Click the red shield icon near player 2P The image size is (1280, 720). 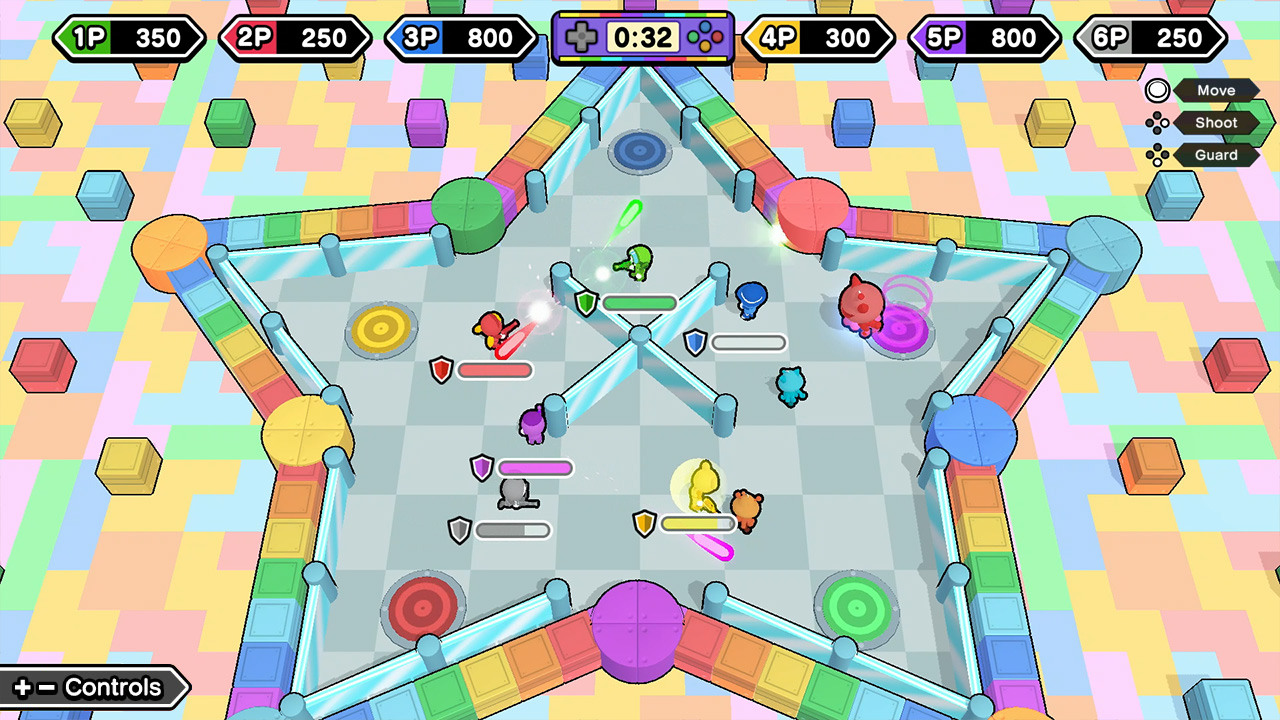tap(440, 370)
